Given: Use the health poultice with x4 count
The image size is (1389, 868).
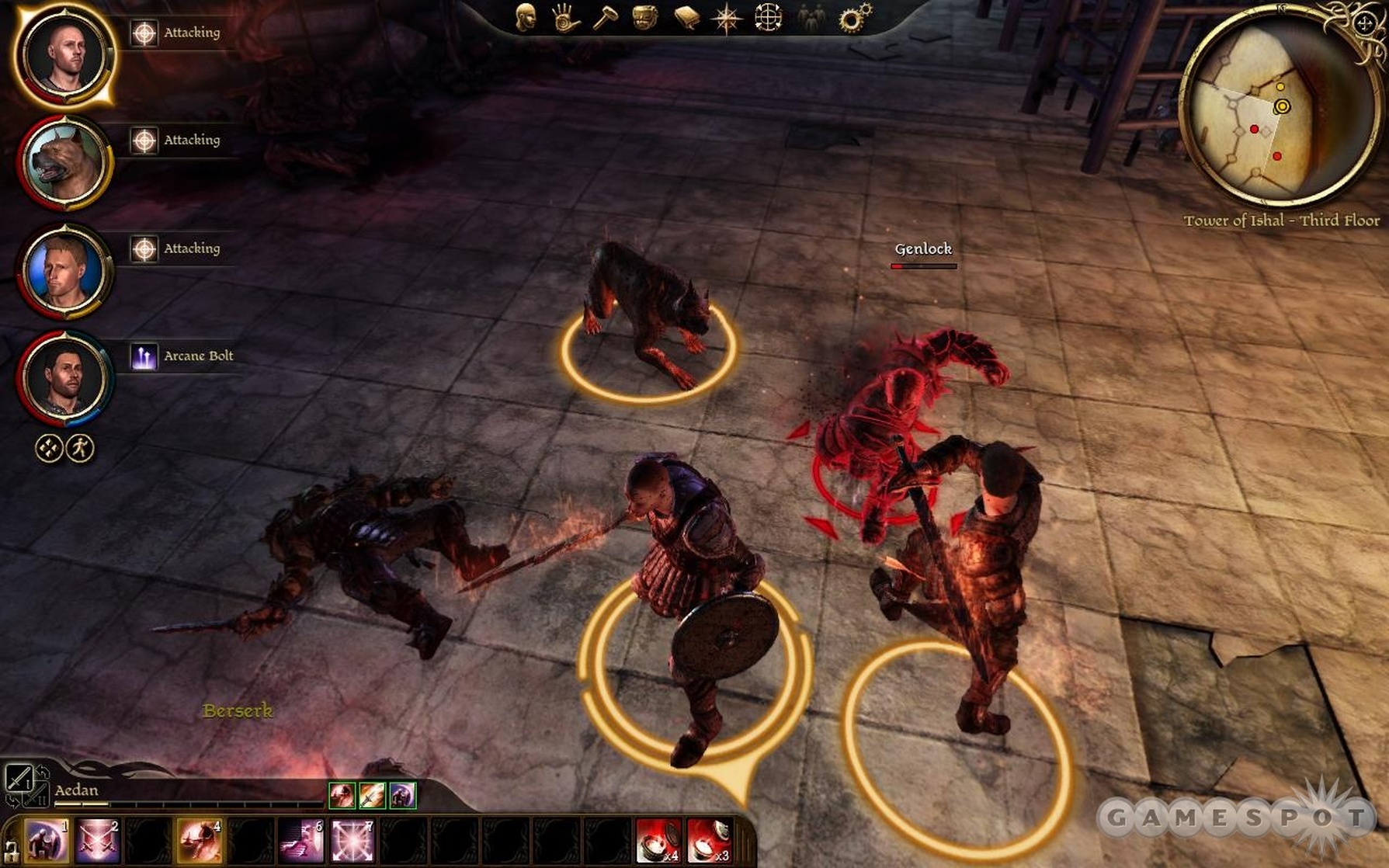Looking at the screenshot, I should coord(658,841).
